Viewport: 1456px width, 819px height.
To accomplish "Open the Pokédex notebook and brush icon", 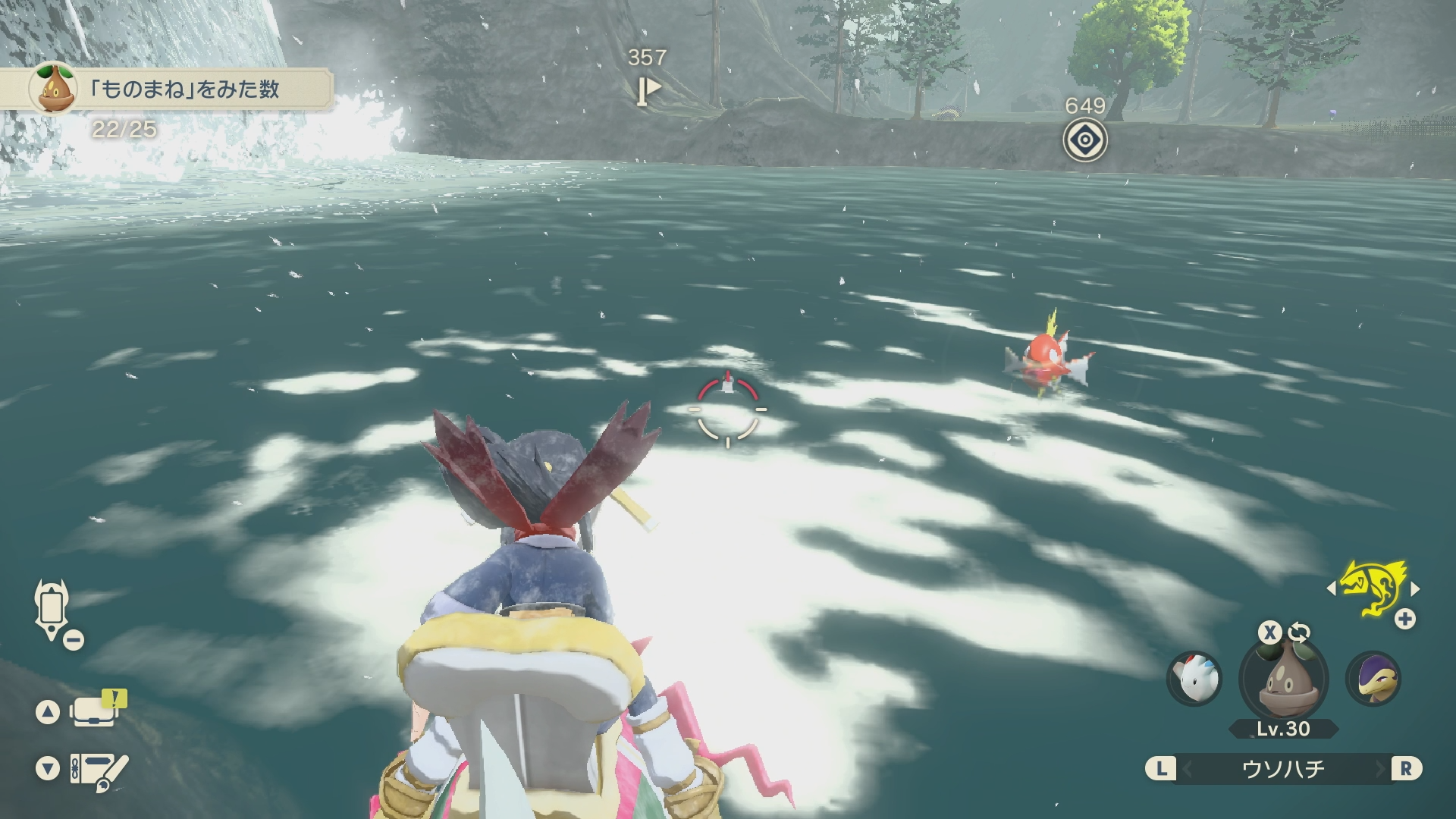I will [99, 770].
